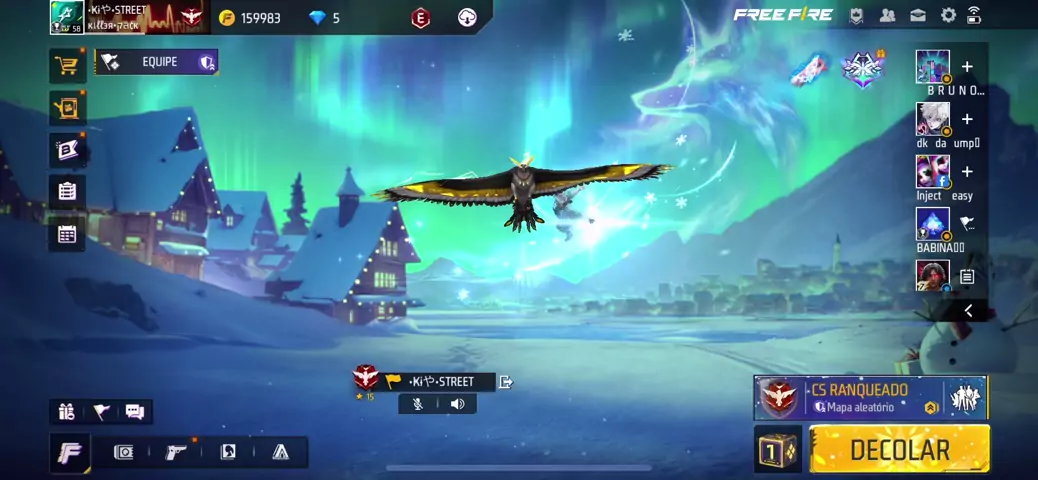Leave the squad with the exit icon
The image size is (1038, 480).
coord(506,381)
